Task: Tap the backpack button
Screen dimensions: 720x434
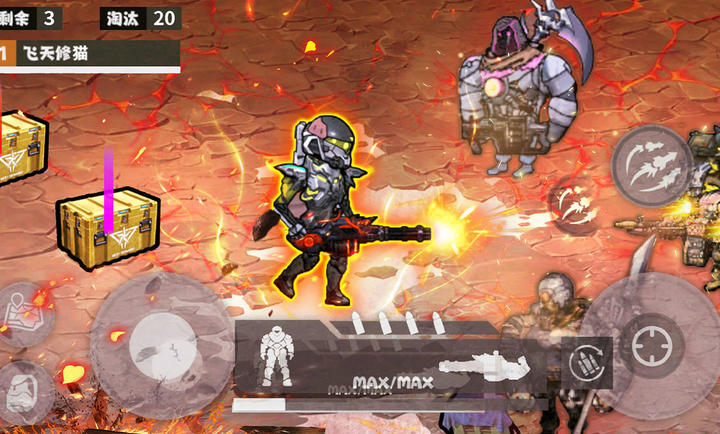Action: (x=24, y=389)
